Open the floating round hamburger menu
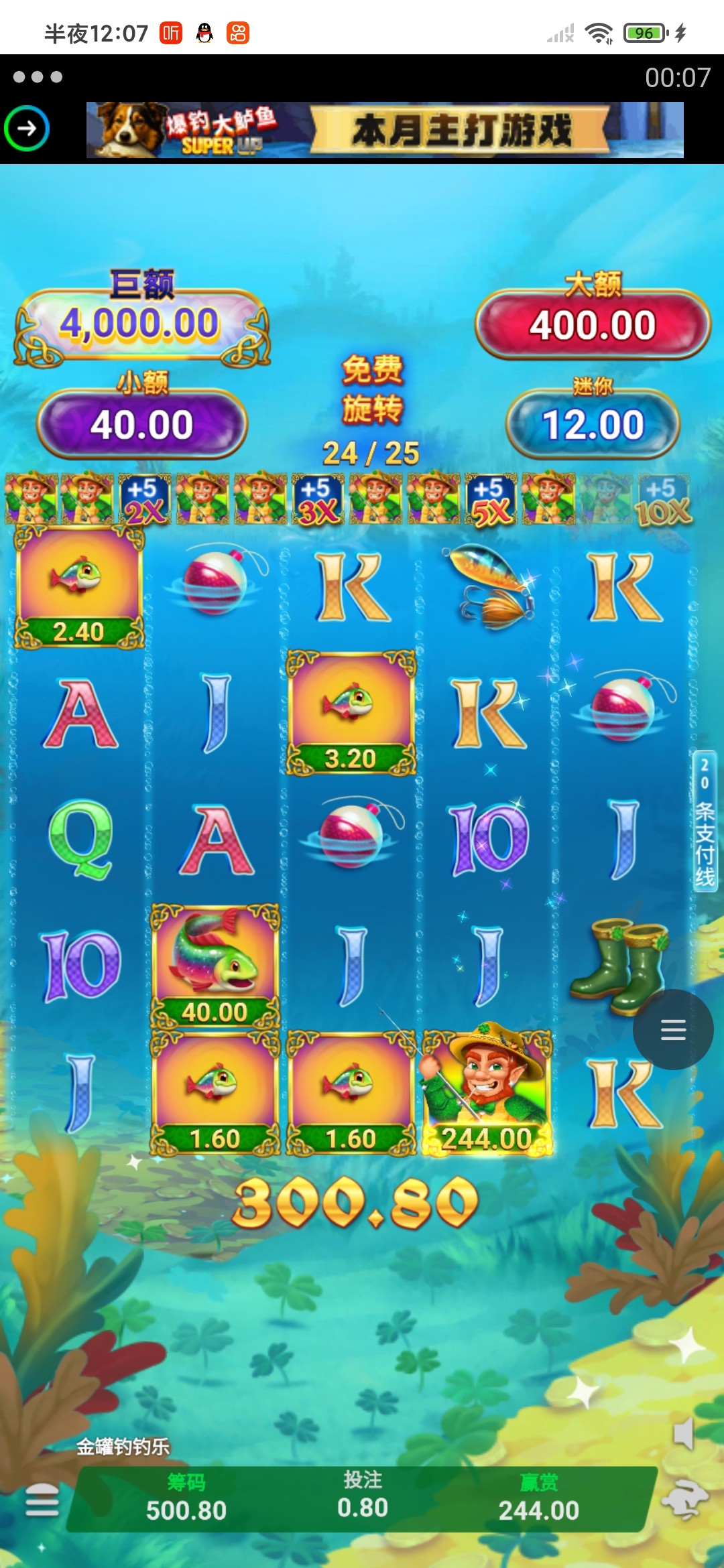The width and height of the screenshot is (724, 1568). click(x=672, y=1029)
